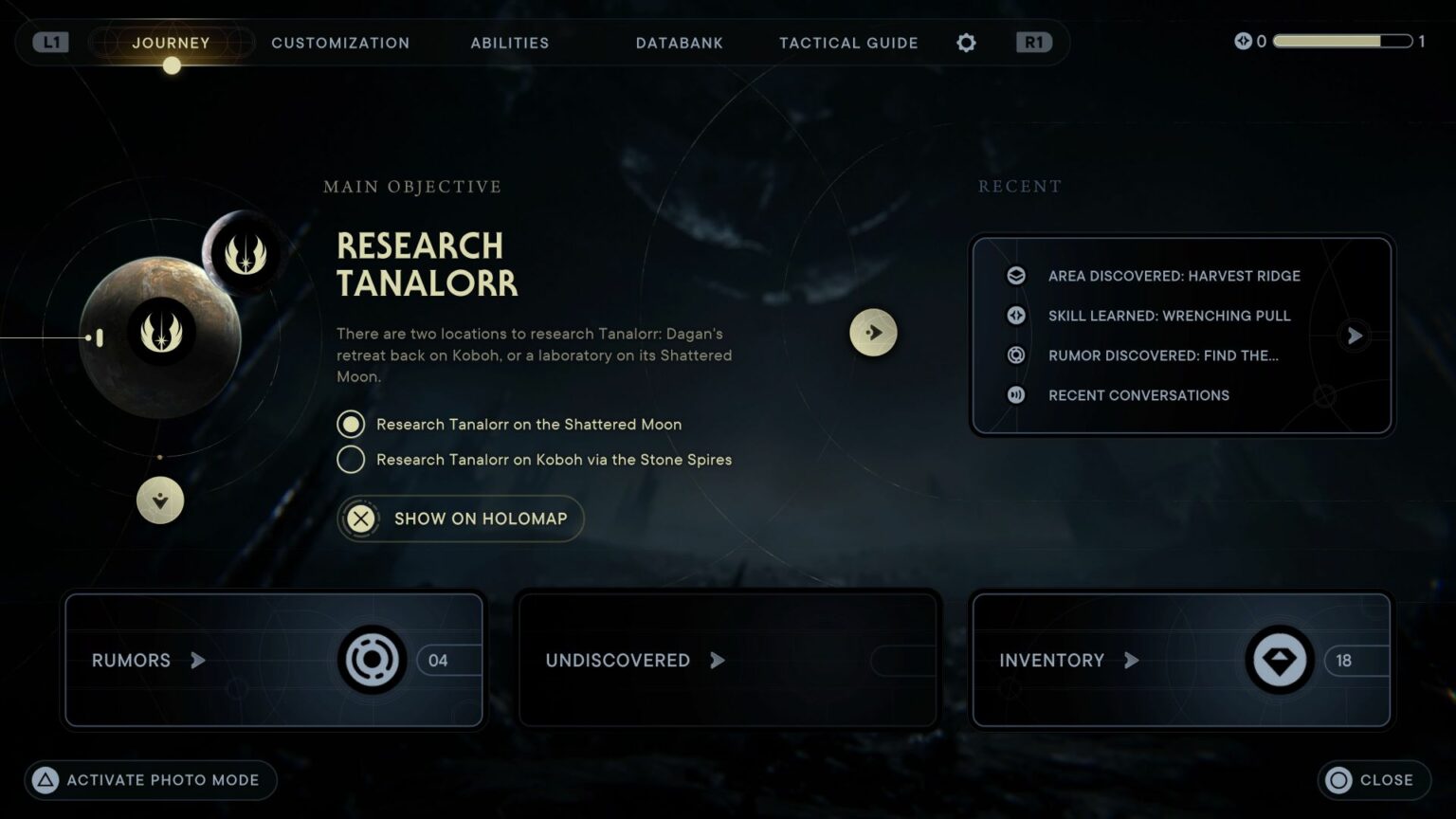Click the Area Discovered icon beside Harvest Ridge
Screen dimensions: 1456x819
1015,275
